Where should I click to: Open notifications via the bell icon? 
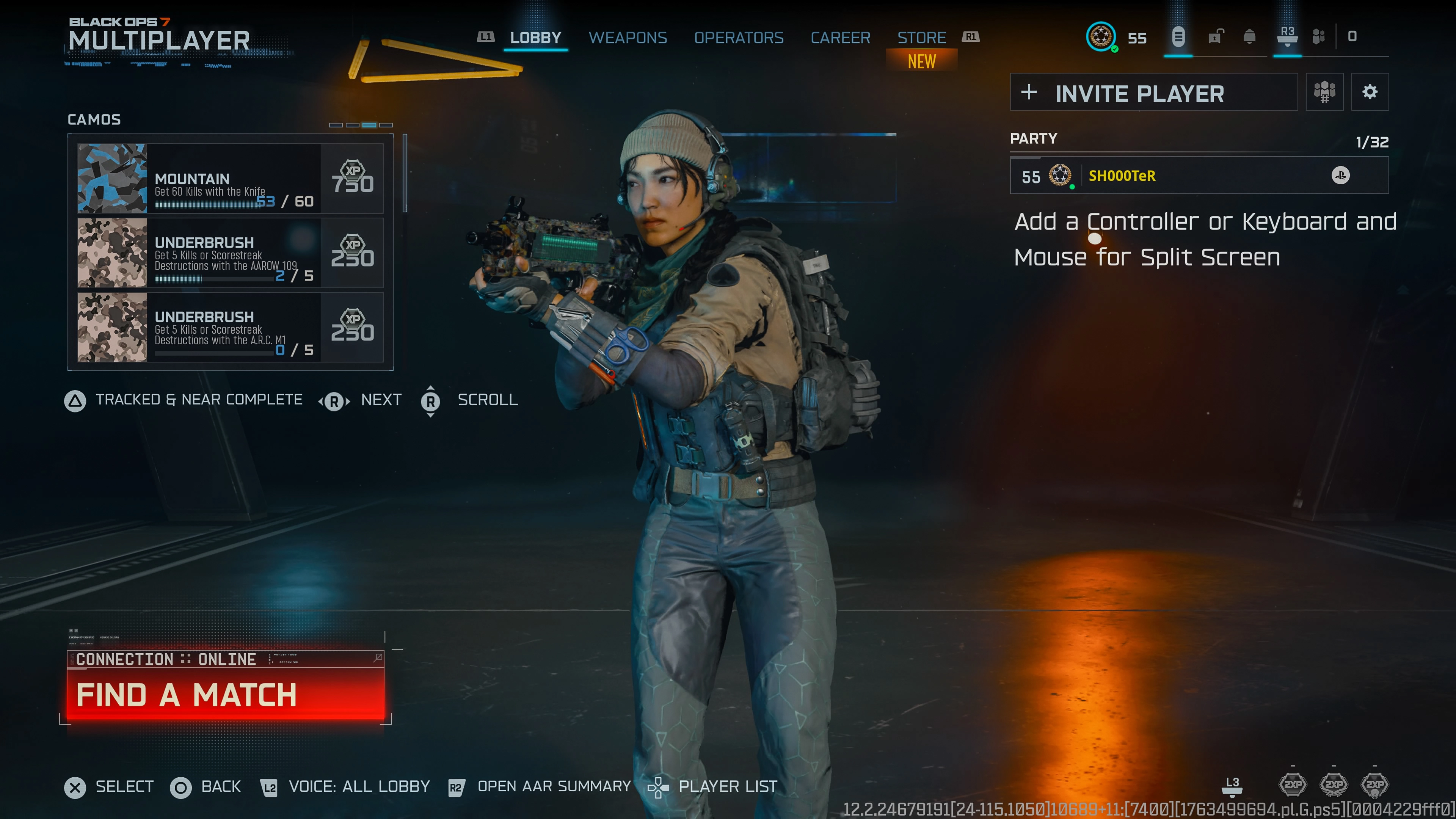1249,37
